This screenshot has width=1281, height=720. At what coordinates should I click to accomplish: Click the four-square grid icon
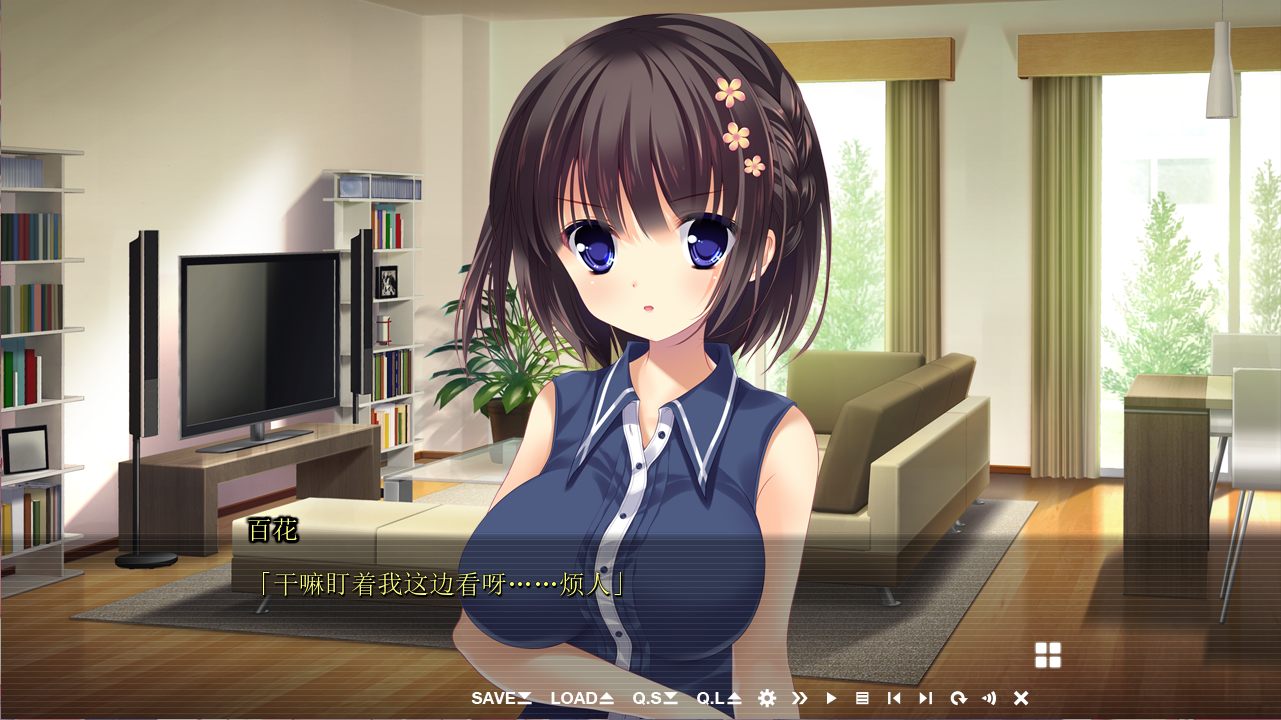point(1047,655)
